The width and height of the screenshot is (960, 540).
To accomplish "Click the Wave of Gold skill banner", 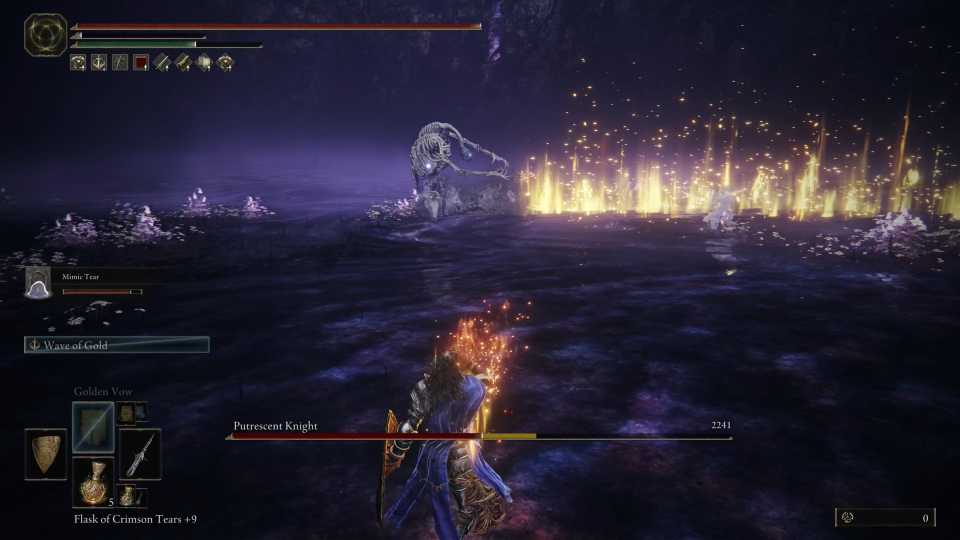I will click(x=117, y=345).
